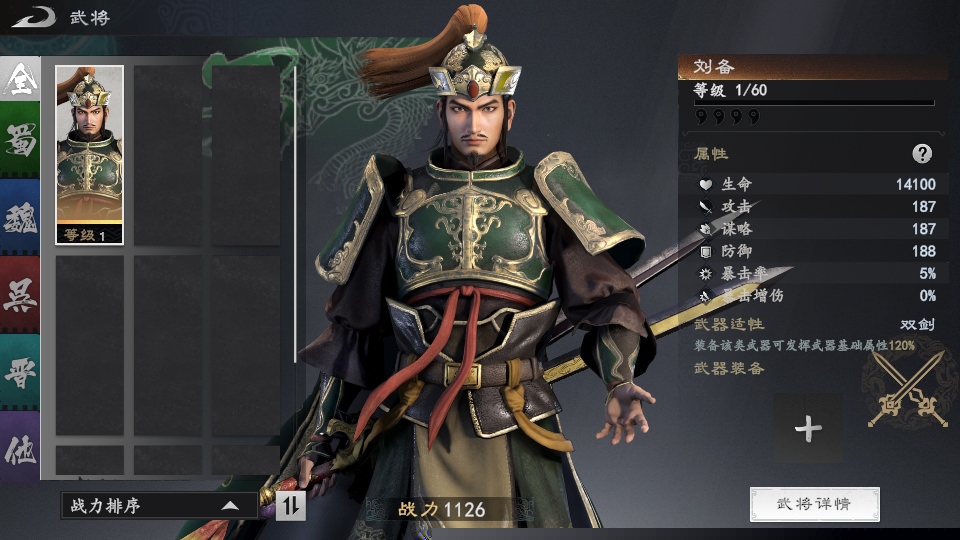Go back using the top-left arrow
960x540 pixels.
[x=32, y=16]
